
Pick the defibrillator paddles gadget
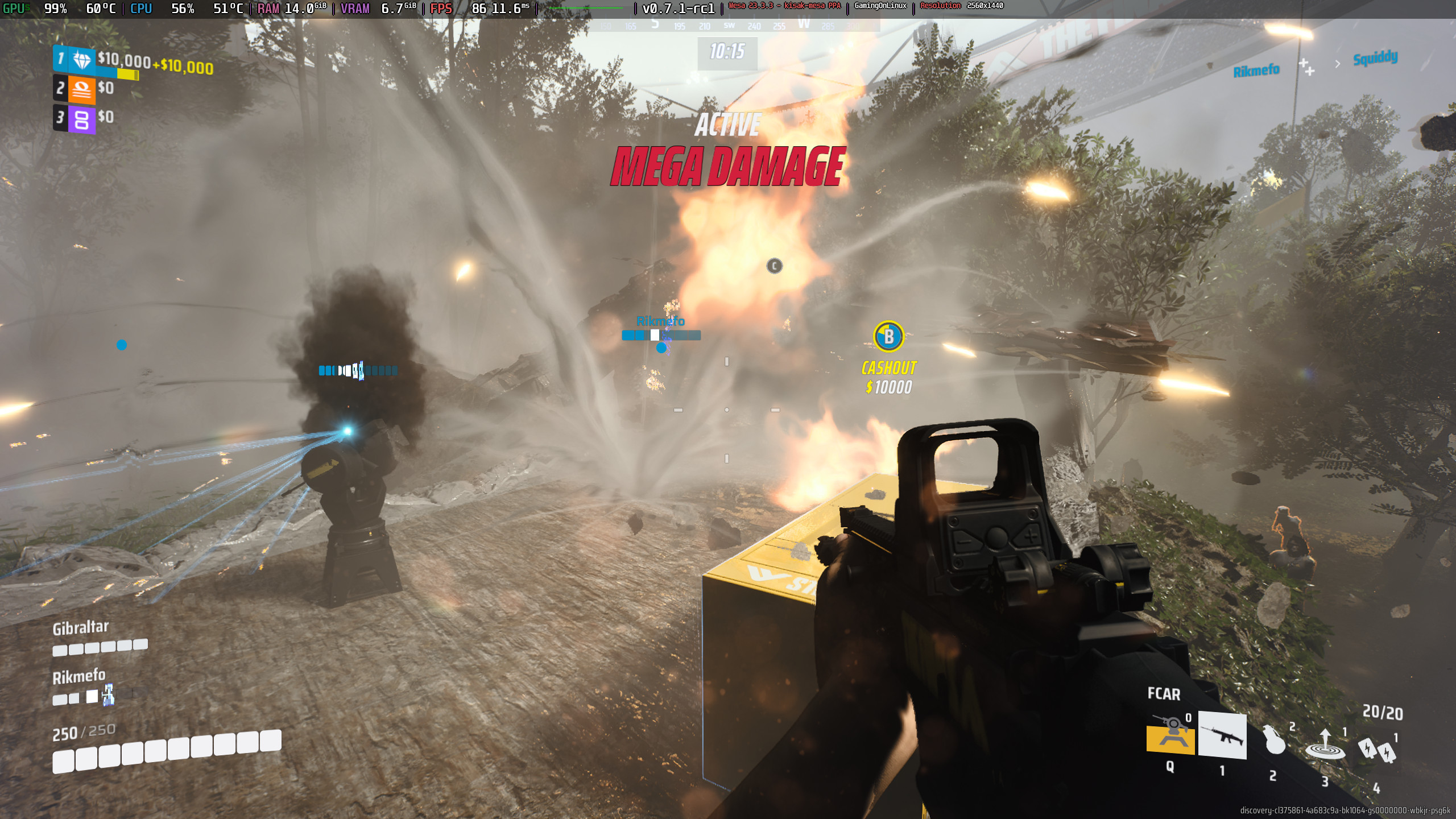coord(1377,750)
